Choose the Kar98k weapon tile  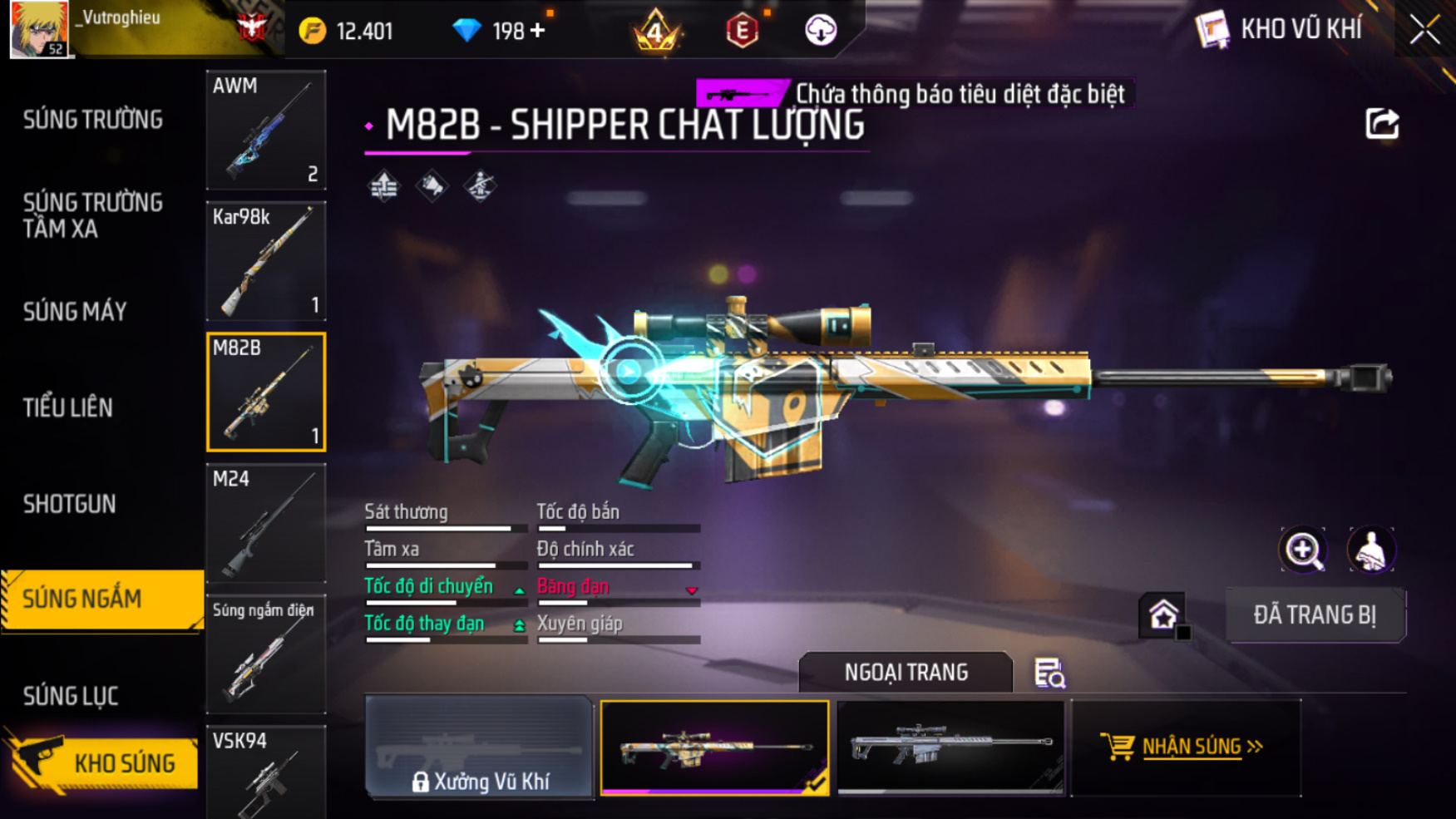[266, 261]
